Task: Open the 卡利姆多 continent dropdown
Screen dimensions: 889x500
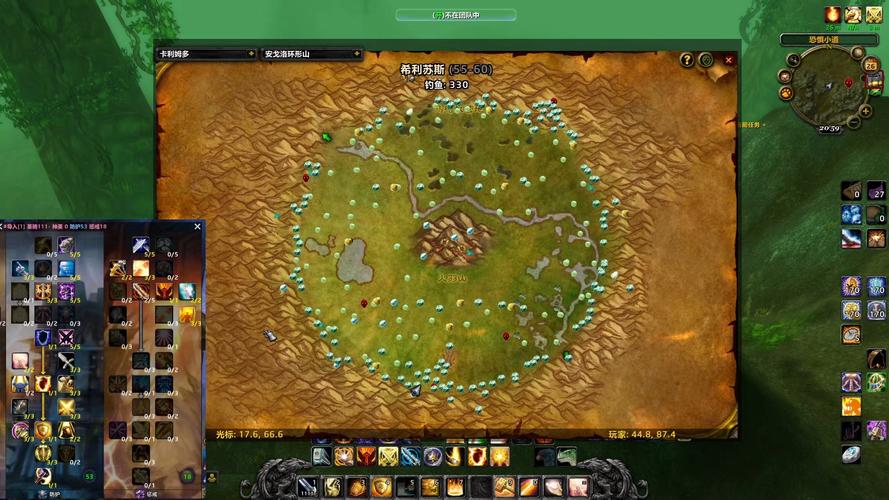Action: (206, 54)
